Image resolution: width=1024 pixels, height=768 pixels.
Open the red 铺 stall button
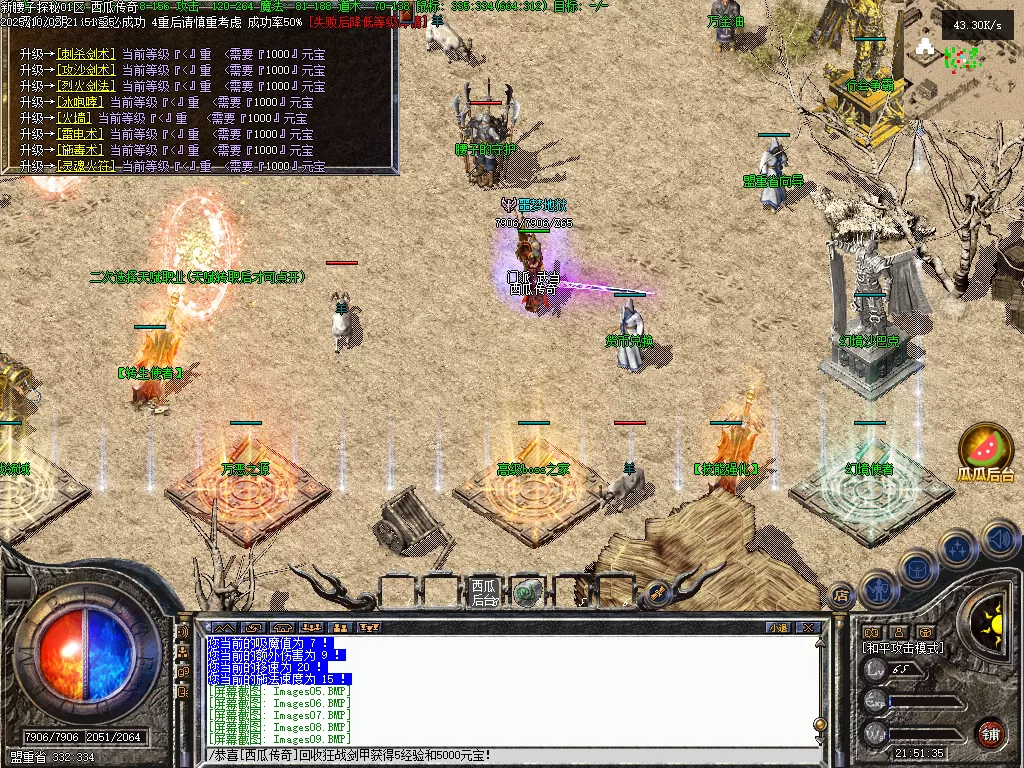coord(990,733)
